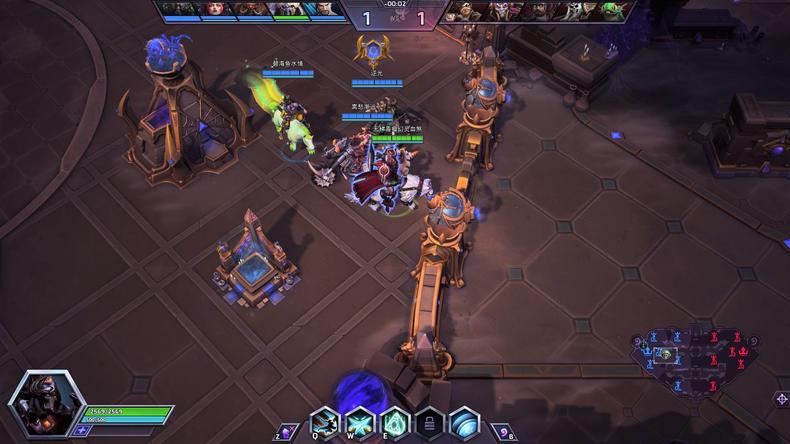Click the locked heroic ability slot

click(x=429, y=423)
